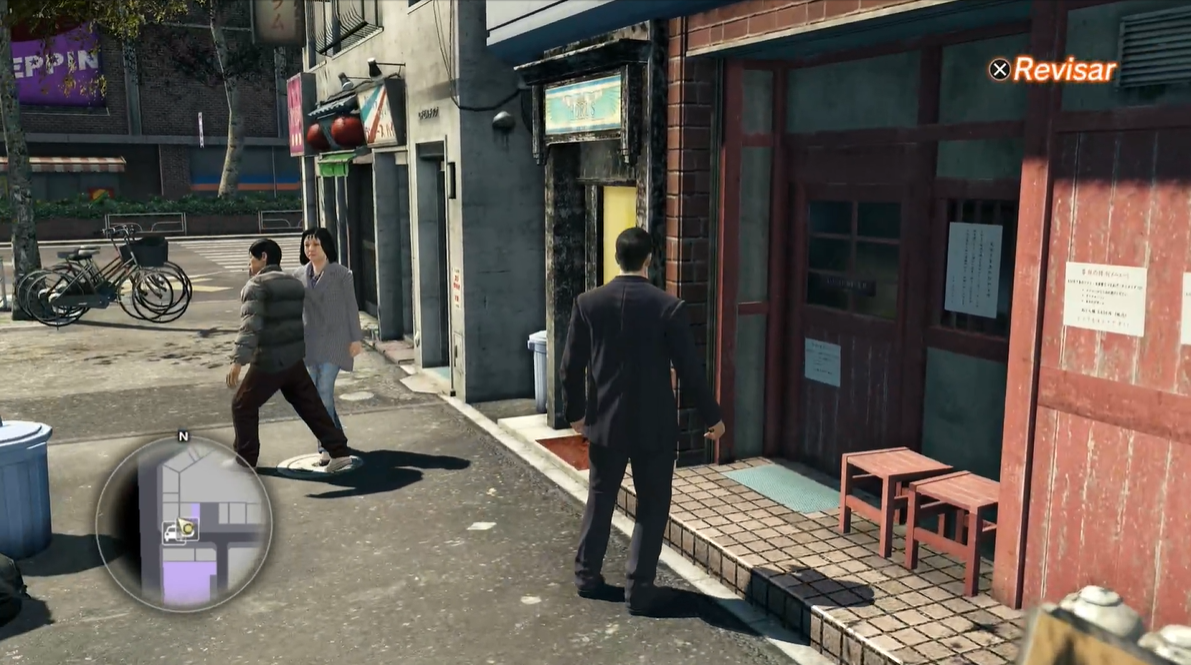Viewport: 1191px width, 665px height.
Task: Click the minimap's north N indicator
Action: [x=183, y=436]
